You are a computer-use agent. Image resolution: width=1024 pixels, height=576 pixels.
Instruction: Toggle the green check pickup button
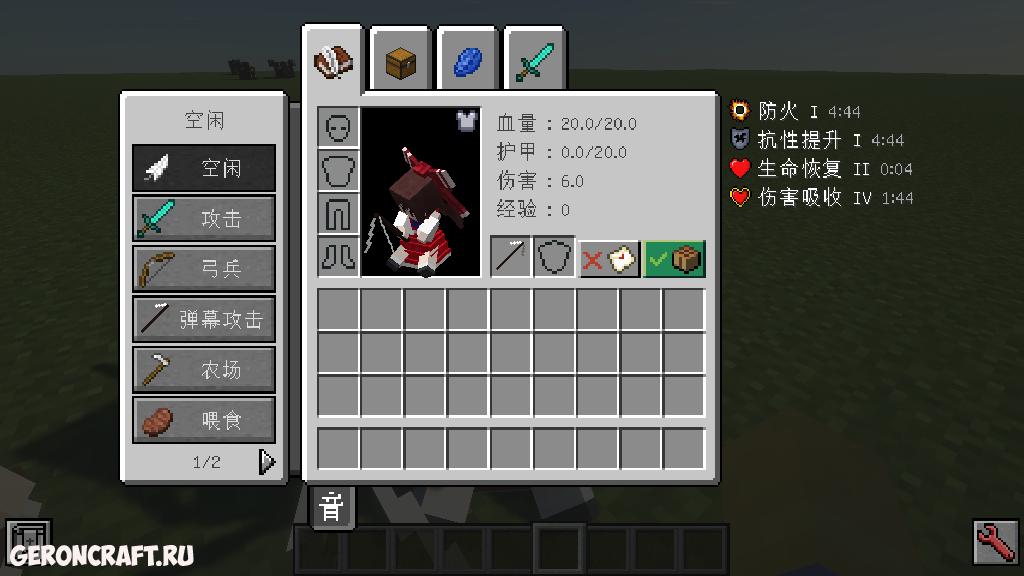point(675,258)
